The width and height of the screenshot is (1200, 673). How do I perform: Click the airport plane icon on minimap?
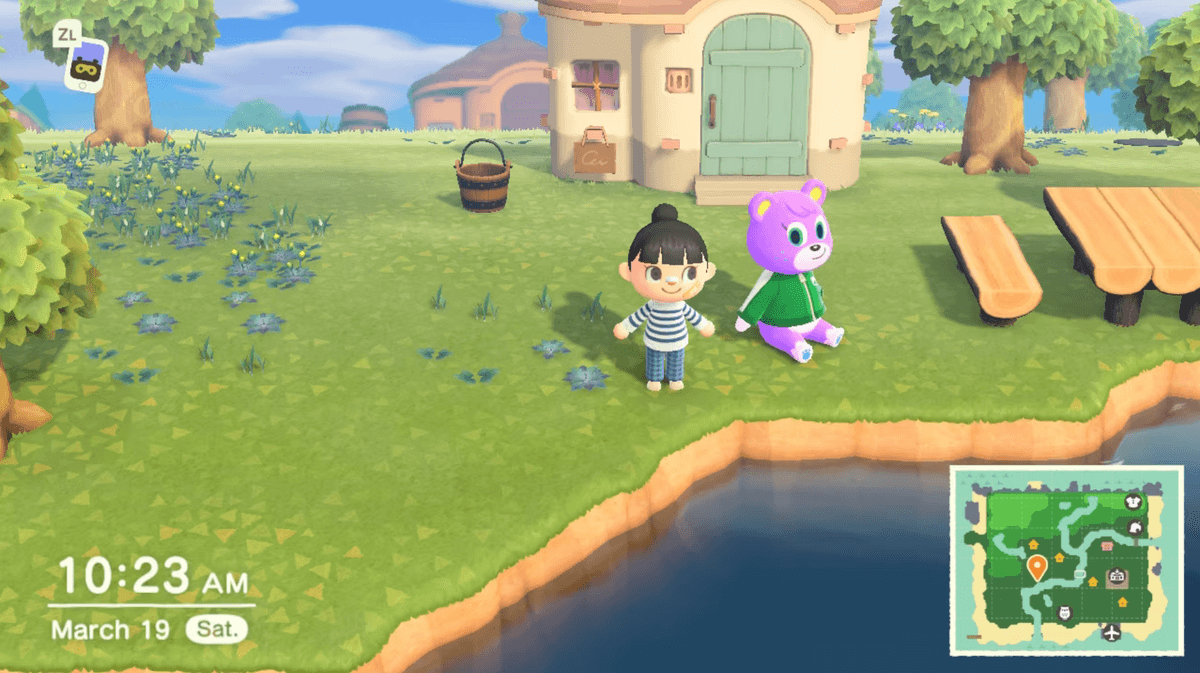pyautogui.click(x=1110, y=631)
